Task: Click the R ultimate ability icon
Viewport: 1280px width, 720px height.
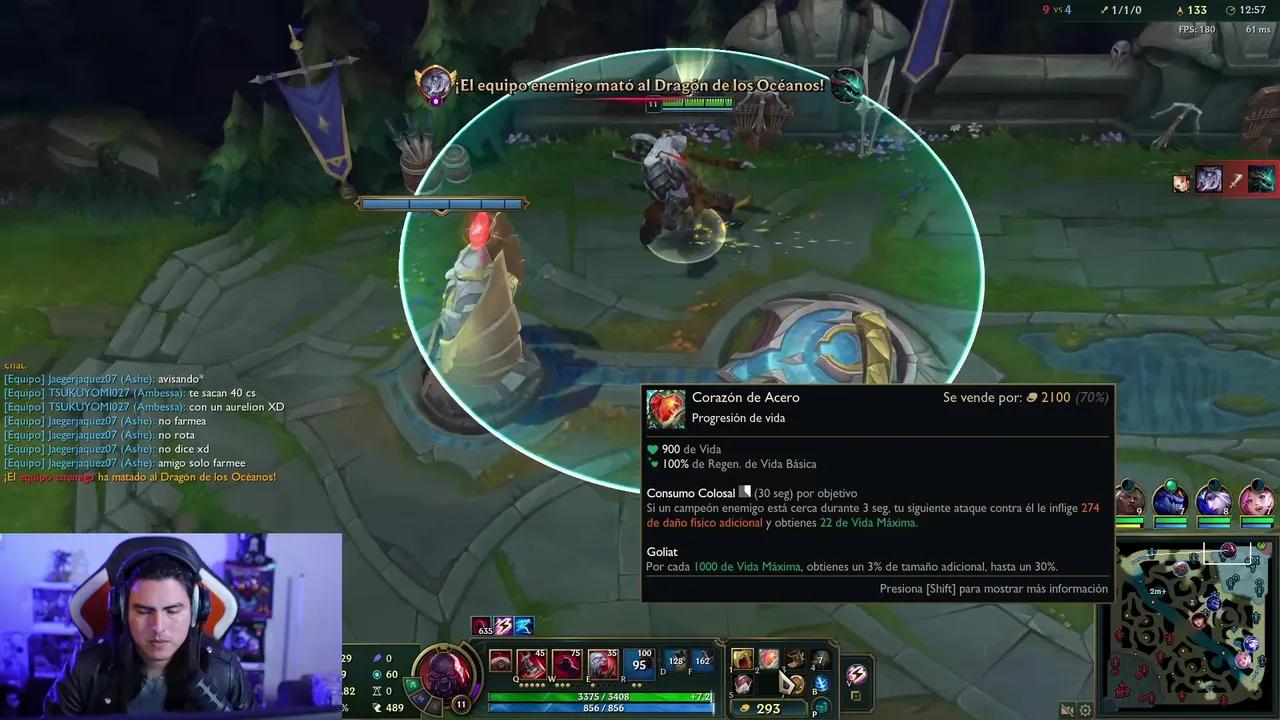Action: pos(639,662)
